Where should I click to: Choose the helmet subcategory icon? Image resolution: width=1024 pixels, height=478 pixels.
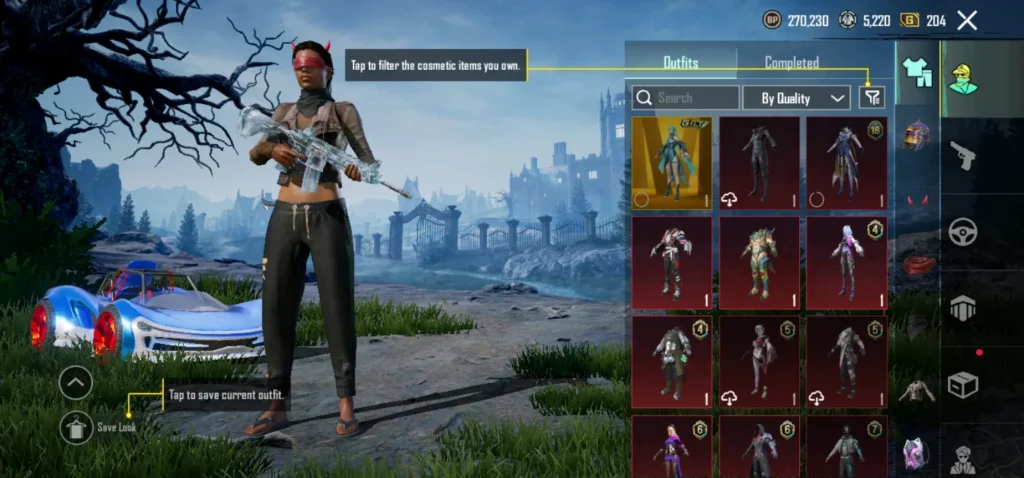pos(917,134)
